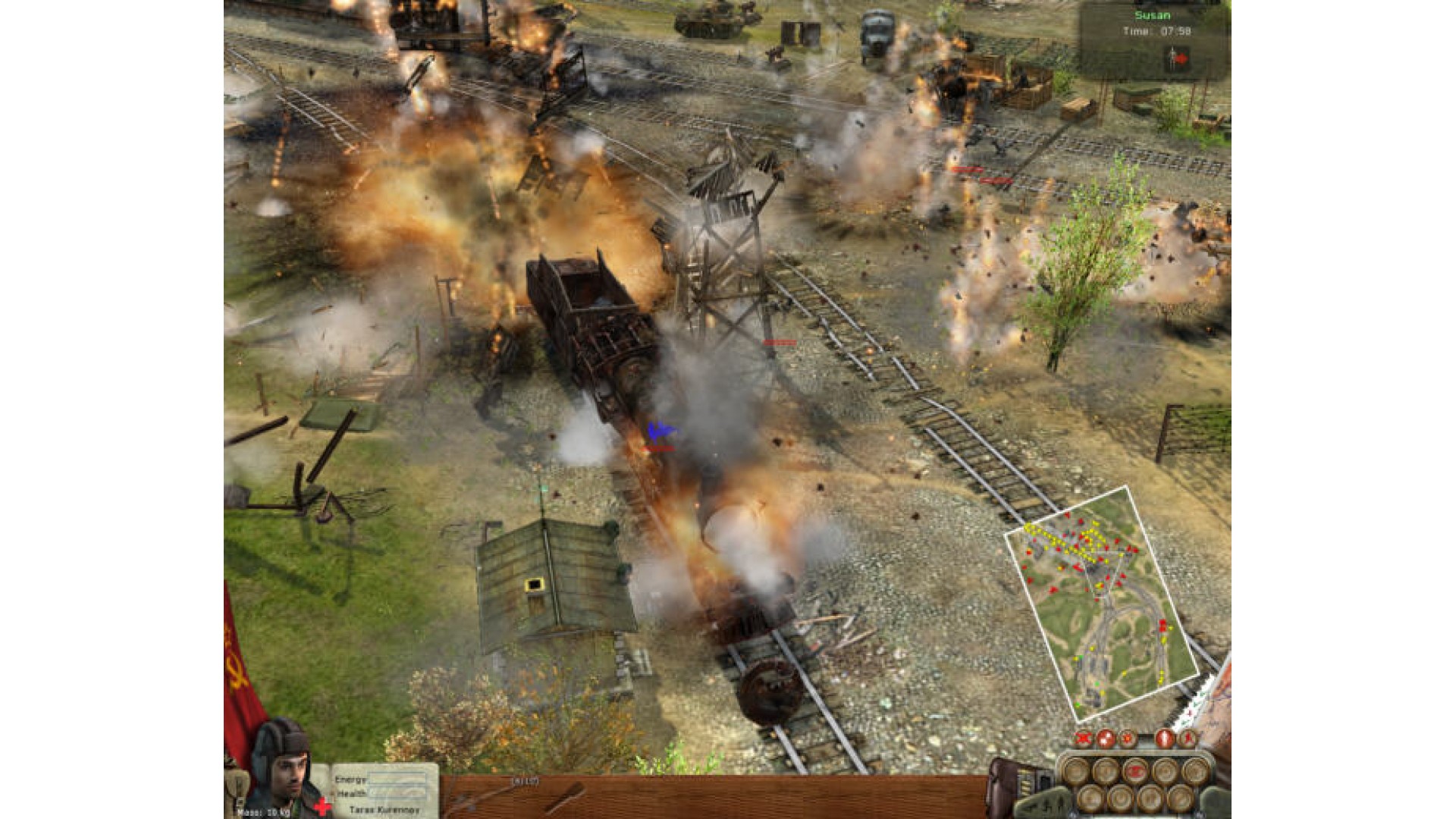1456x819 pixels.
Task: Click the tactical minimap
Action: click(x=1100, y=603)
